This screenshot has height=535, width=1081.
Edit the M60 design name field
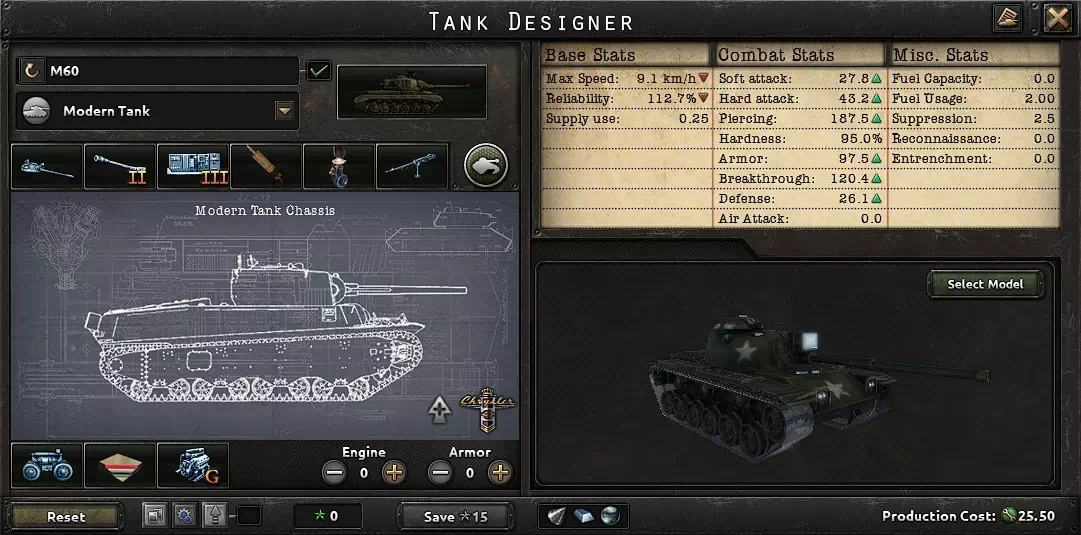170,71
